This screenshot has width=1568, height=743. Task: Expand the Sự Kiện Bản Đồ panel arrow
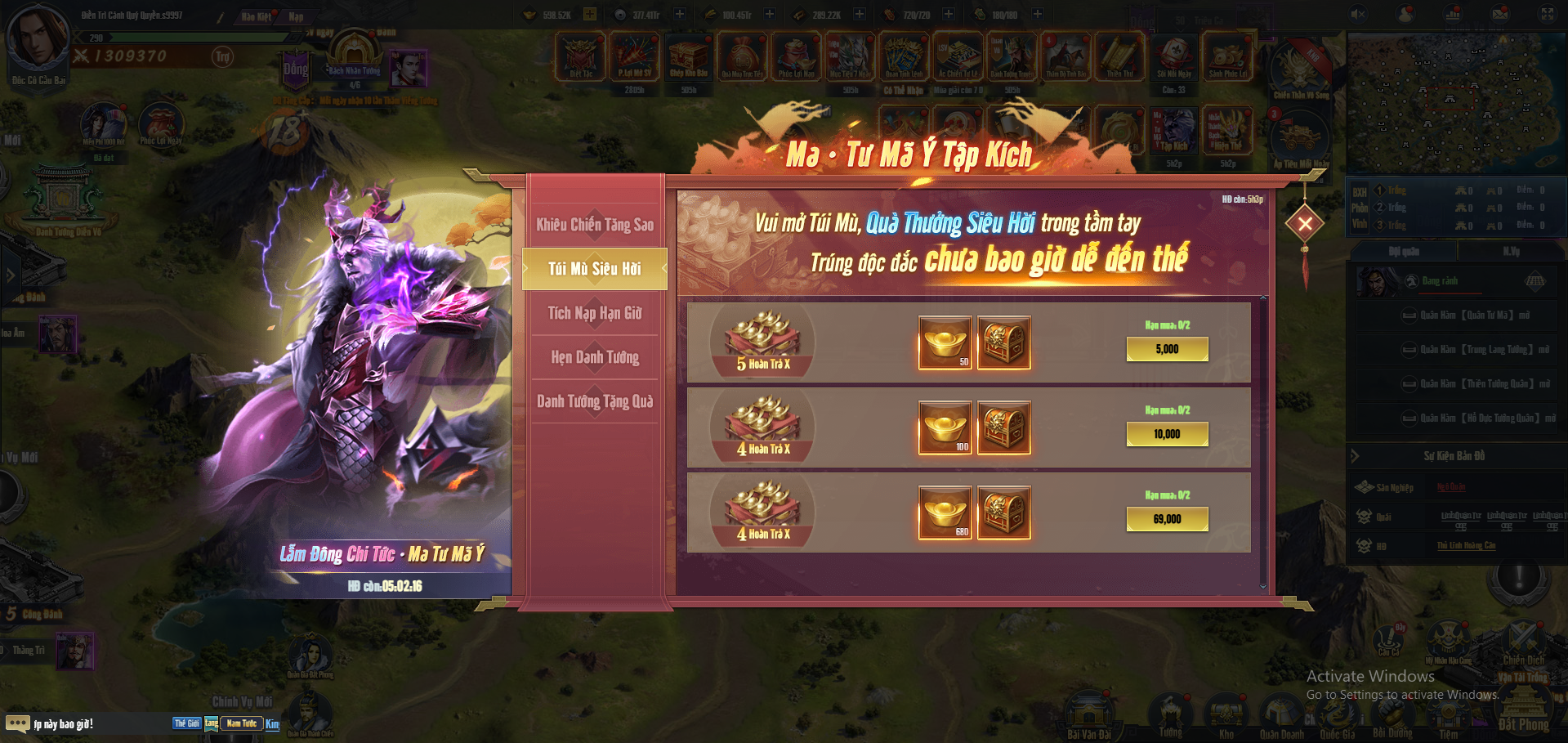coord(1355,456)
